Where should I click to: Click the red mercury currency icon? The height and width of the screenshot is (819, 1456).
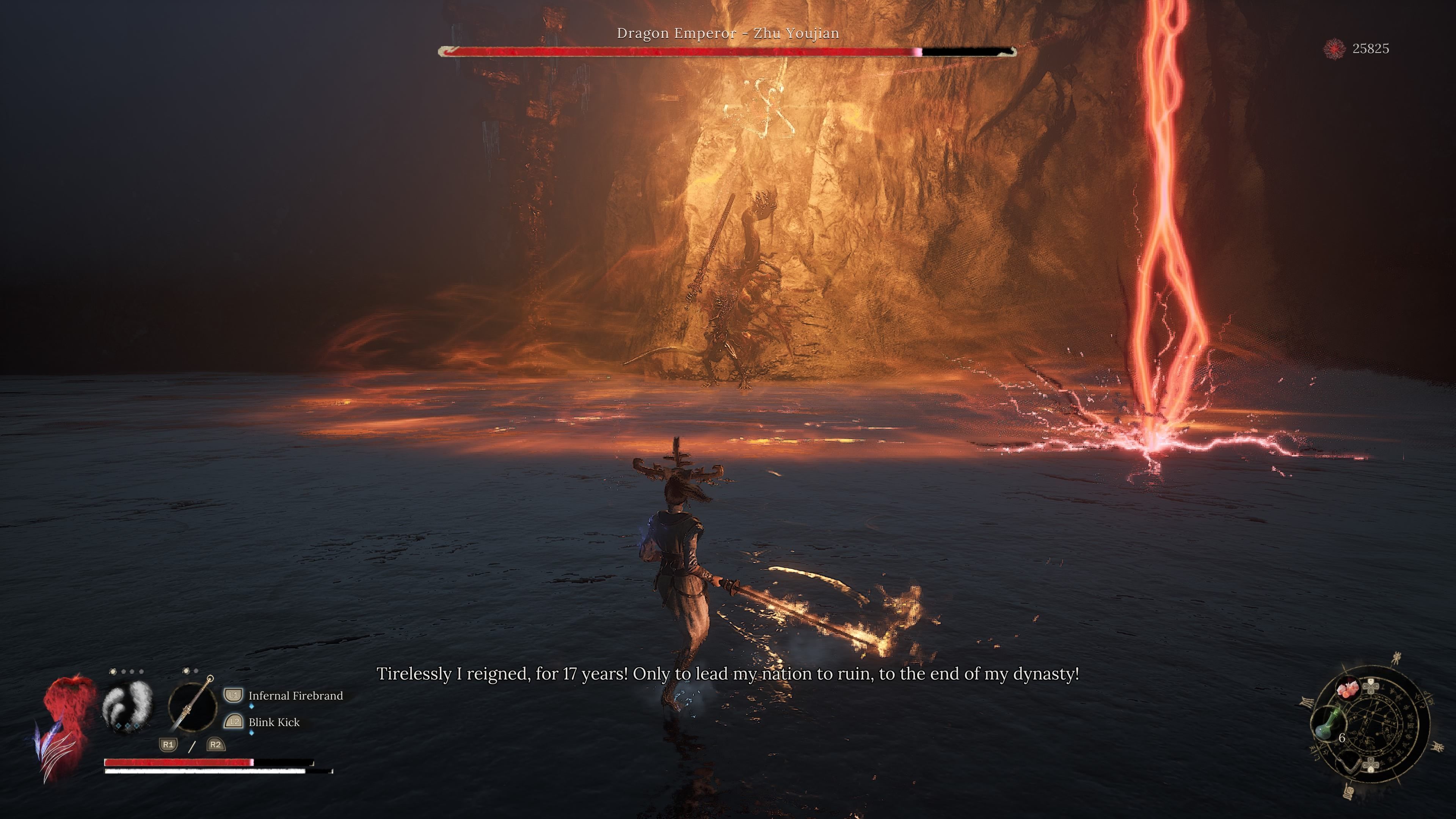point(1334,49)
